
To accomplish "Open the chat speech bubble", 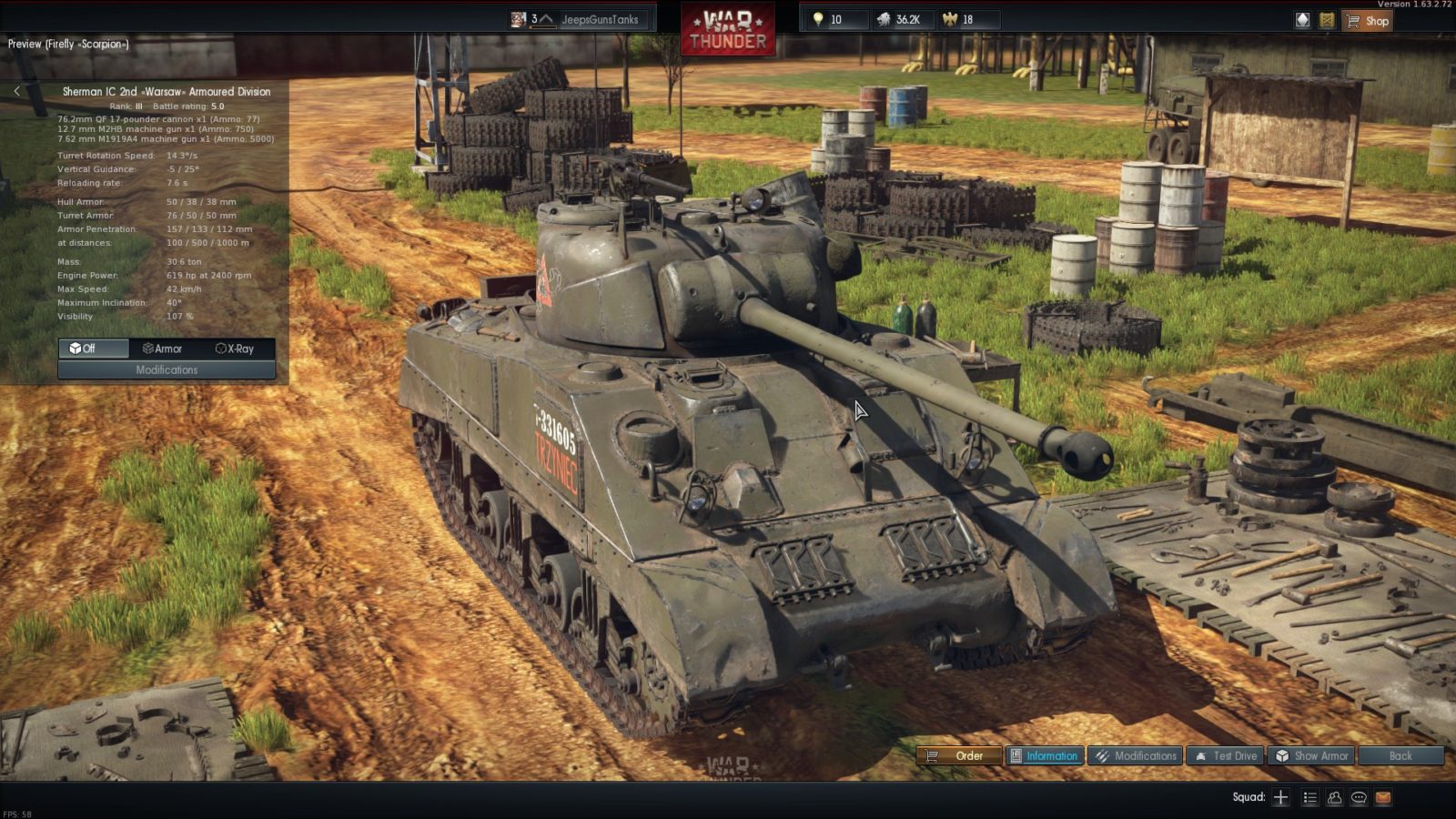I will click(1359, 797).
